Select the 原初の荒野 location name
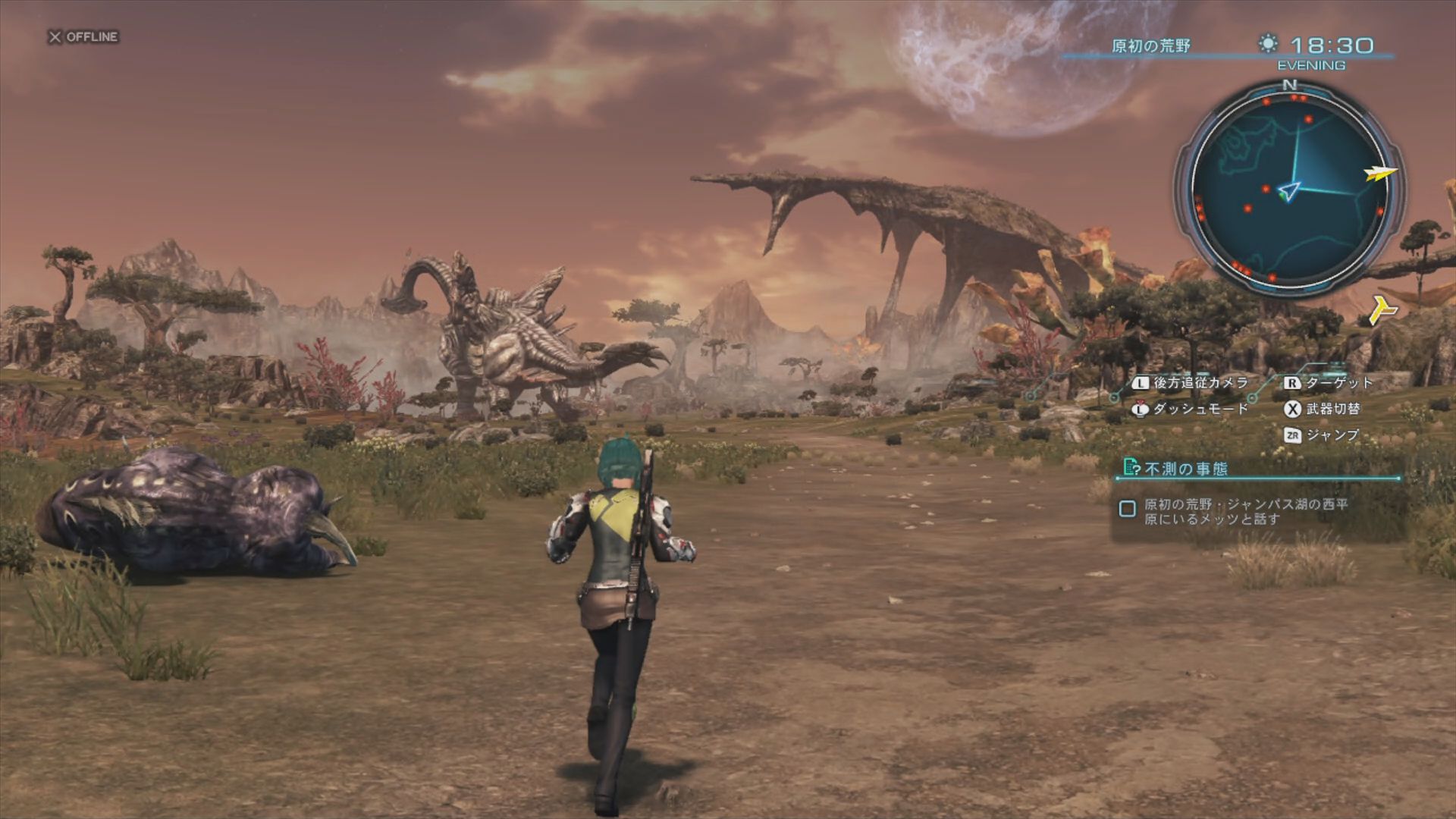 click(1150, 46)
